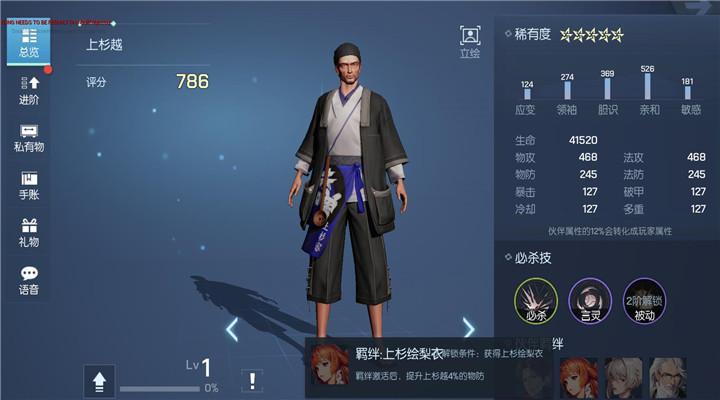Screen dimensions: 720x400
Task: Open the 语音 voice tab
Action: pos(29,280)
